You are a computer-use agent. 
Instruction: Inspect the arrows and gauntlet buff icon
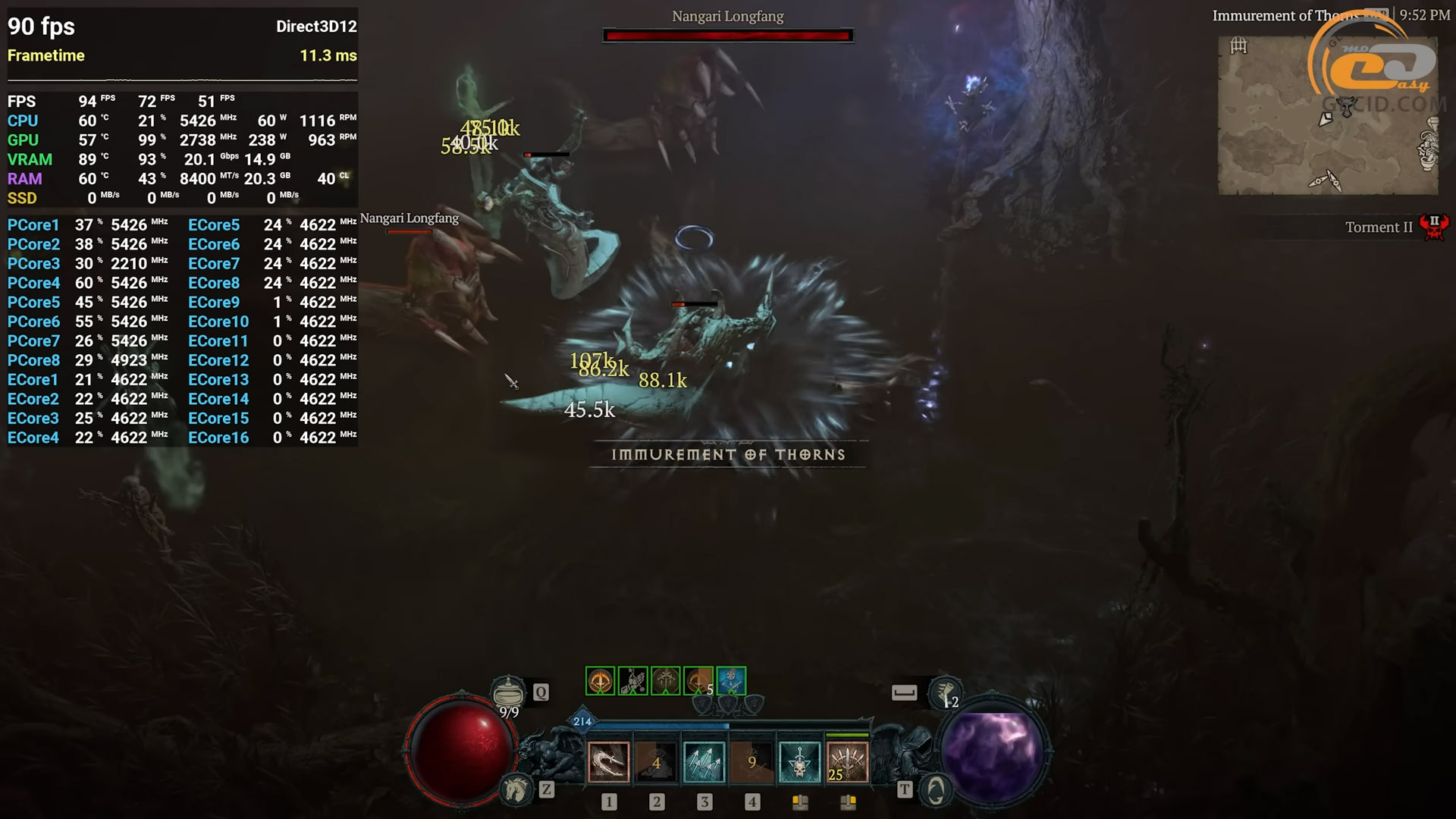tap(632, 681)
